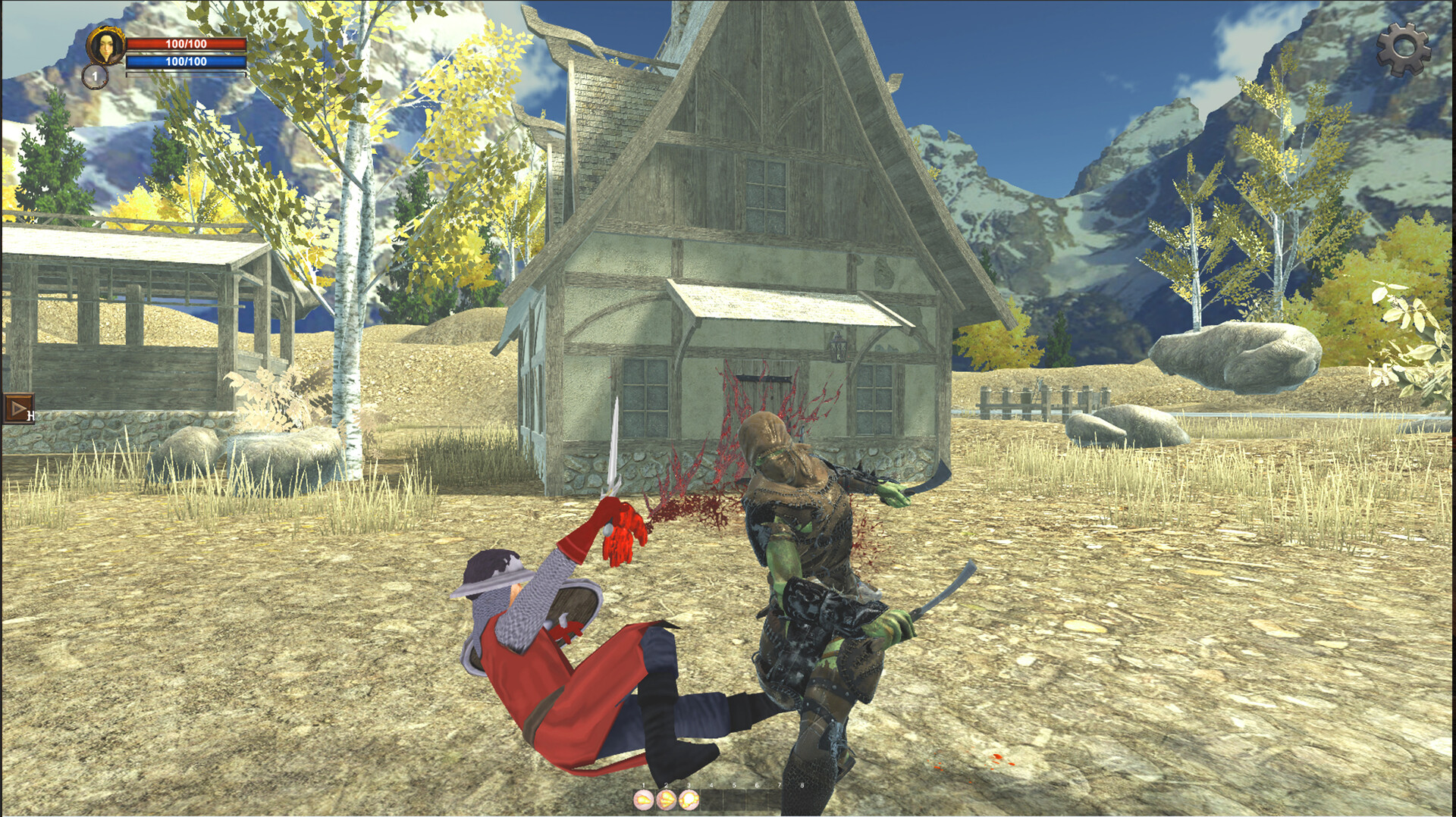The width and height of the screenshot is (1456, 817).
Task: Click the number 1 label above the hotbar
Action: (643, 784)
